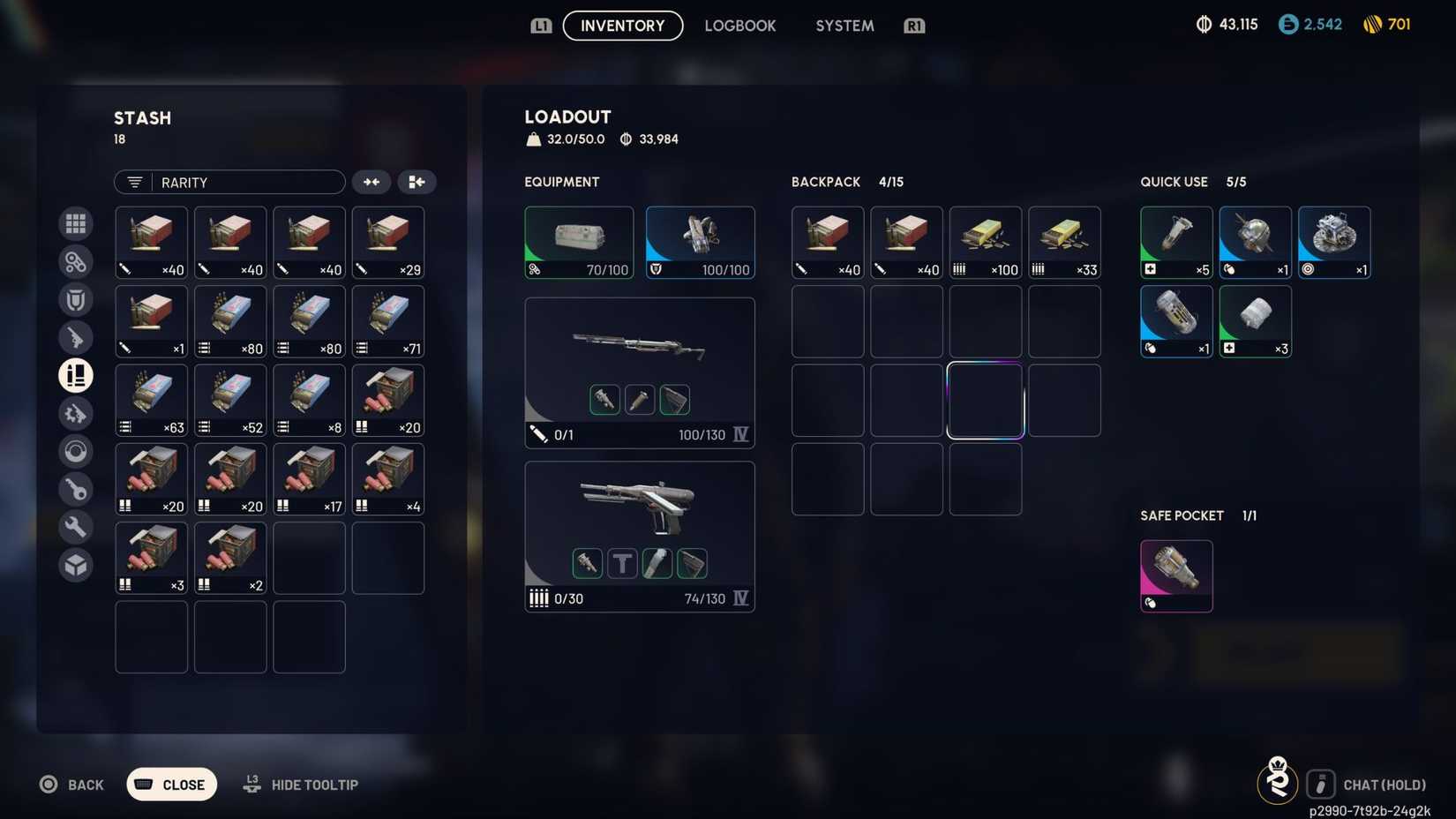The height and width of the screenshot is (819, 1456).
Task: Select the quick use item with 5 count
Action: point(1176,243)
